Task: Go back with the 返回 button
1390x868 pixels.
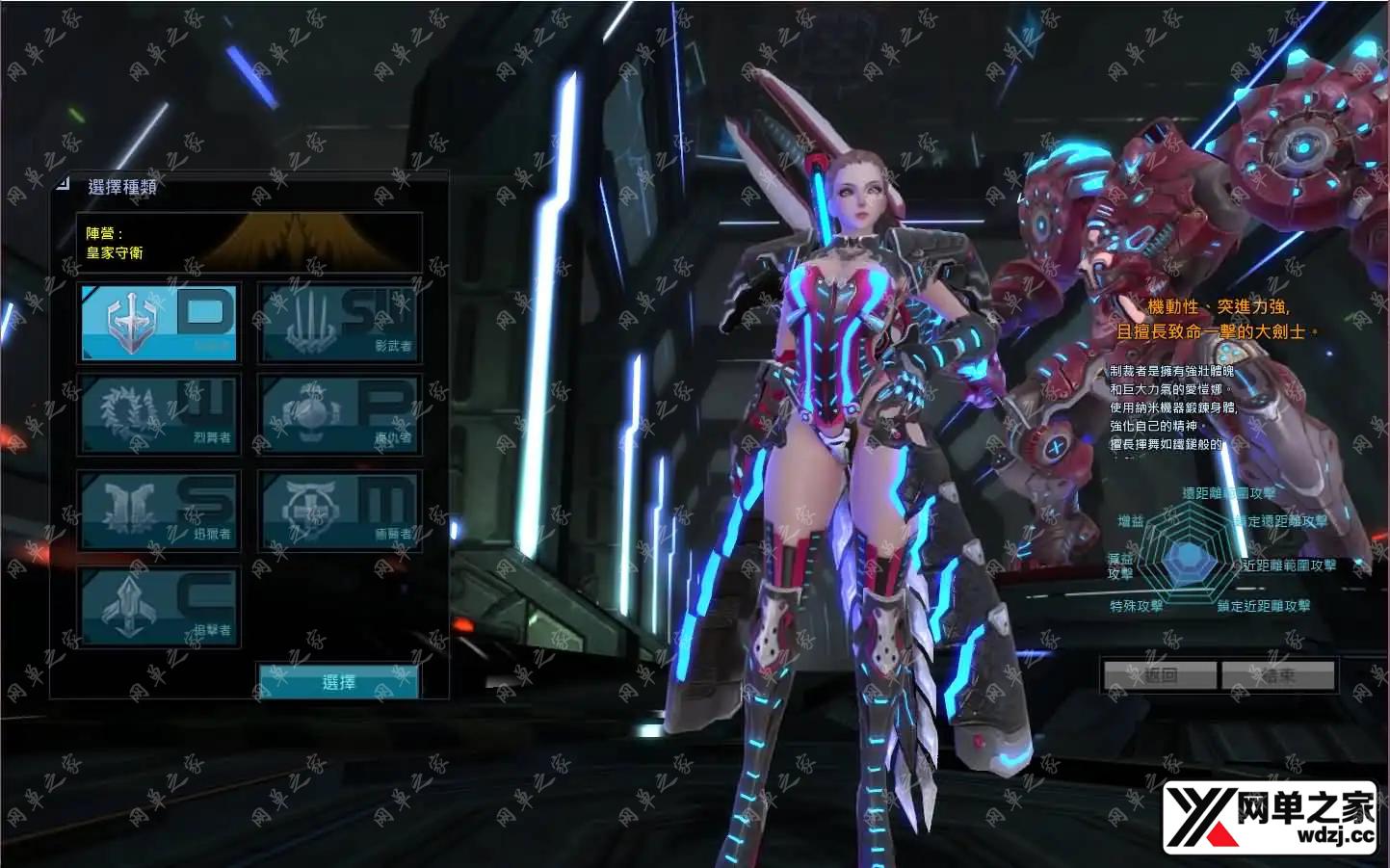Action: coord(1160,675)
